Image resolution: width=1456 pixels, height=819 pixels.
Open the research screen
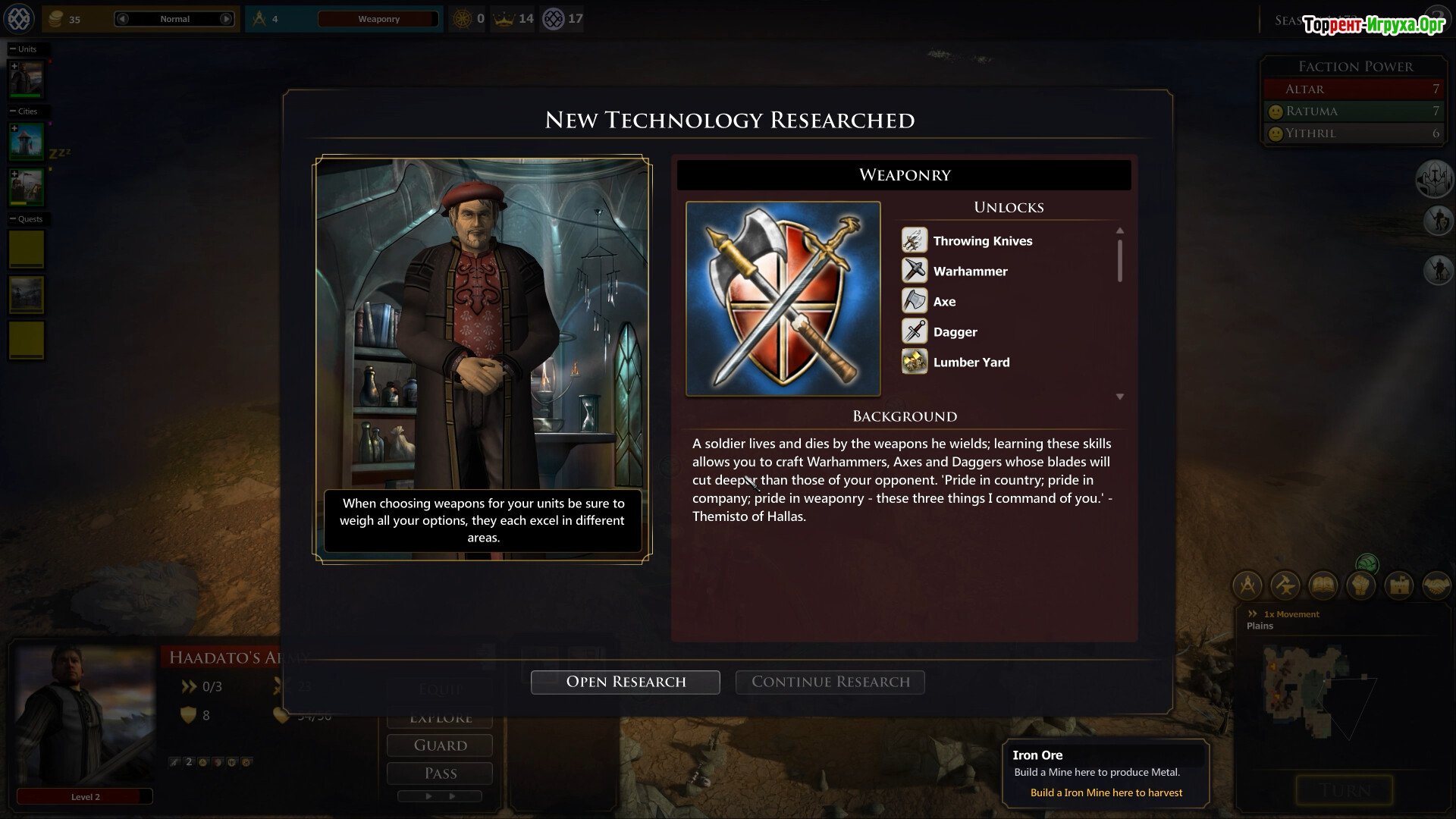625,682
